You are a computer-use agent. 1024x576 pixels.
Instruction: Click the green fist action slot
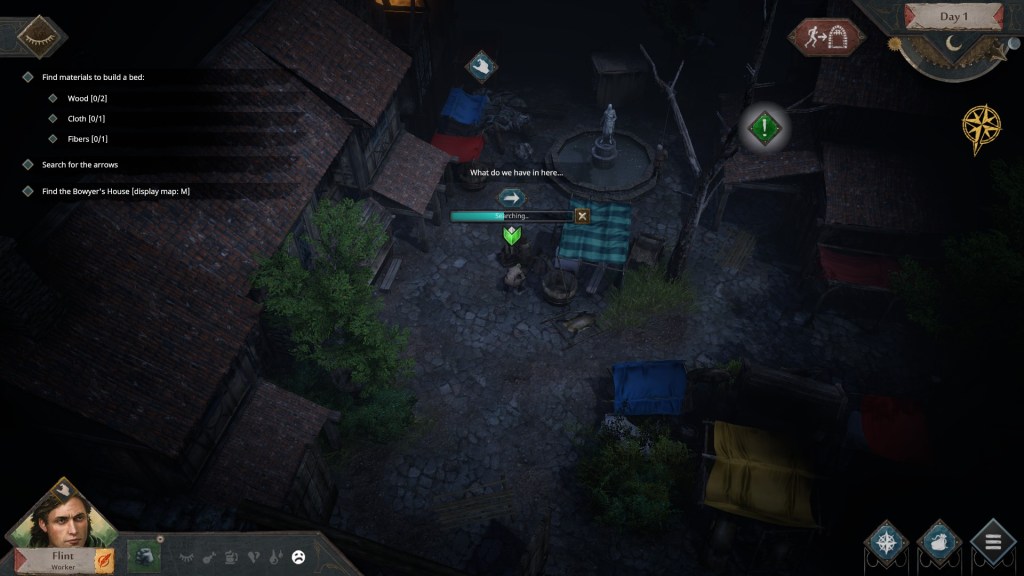(x=146, y=557)
